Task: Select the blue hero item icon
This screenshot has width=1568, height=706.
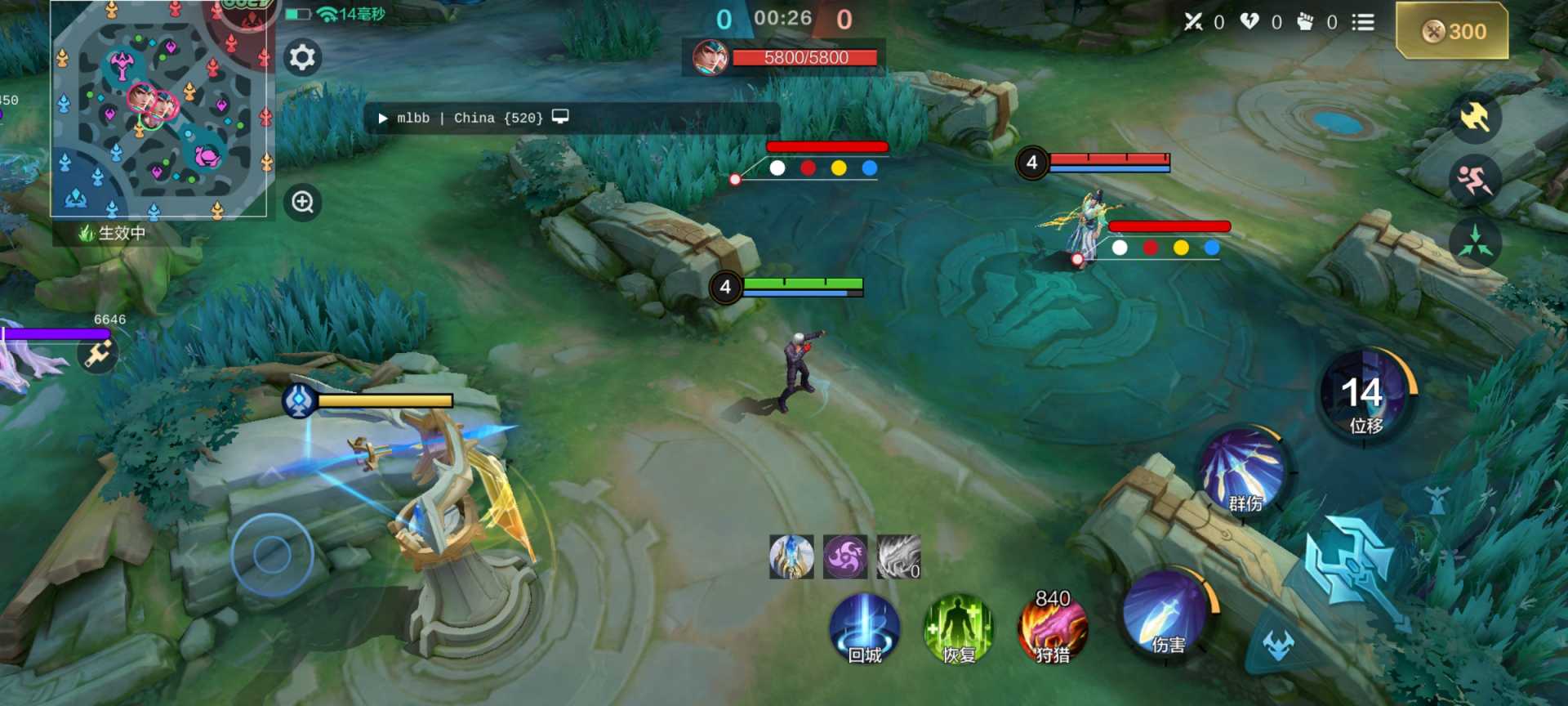Action: coord(791,557)
